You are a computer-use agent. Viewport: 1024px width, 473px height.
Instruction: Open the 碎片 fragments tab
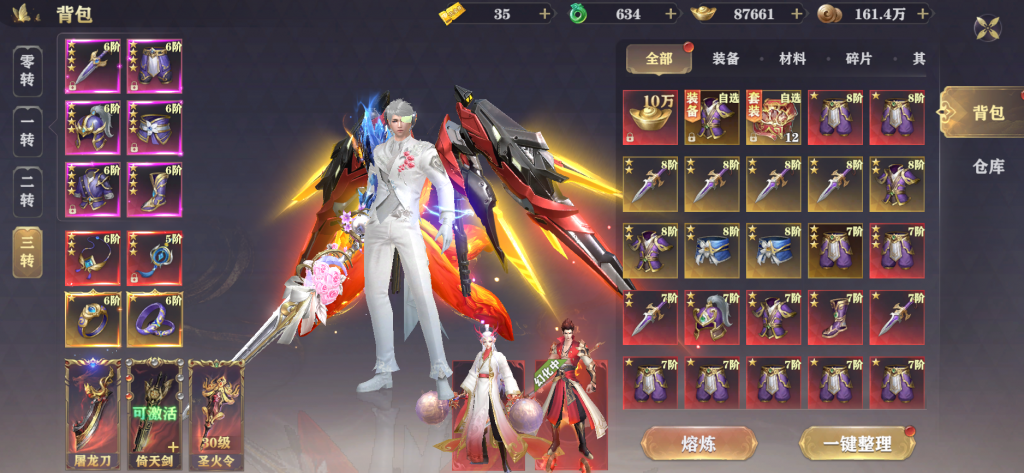pos(859,59)
